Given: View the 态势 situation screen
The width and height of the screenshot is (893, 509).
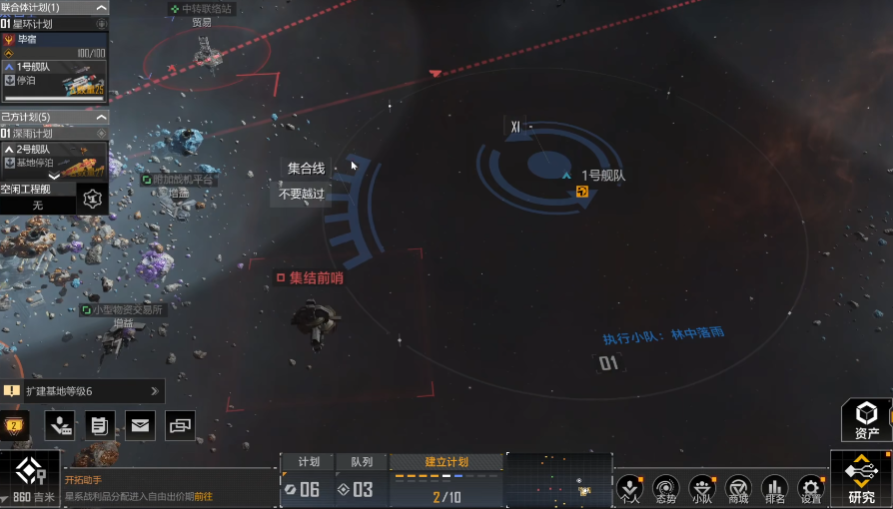Looking at the screenshot, I should 665,488.
